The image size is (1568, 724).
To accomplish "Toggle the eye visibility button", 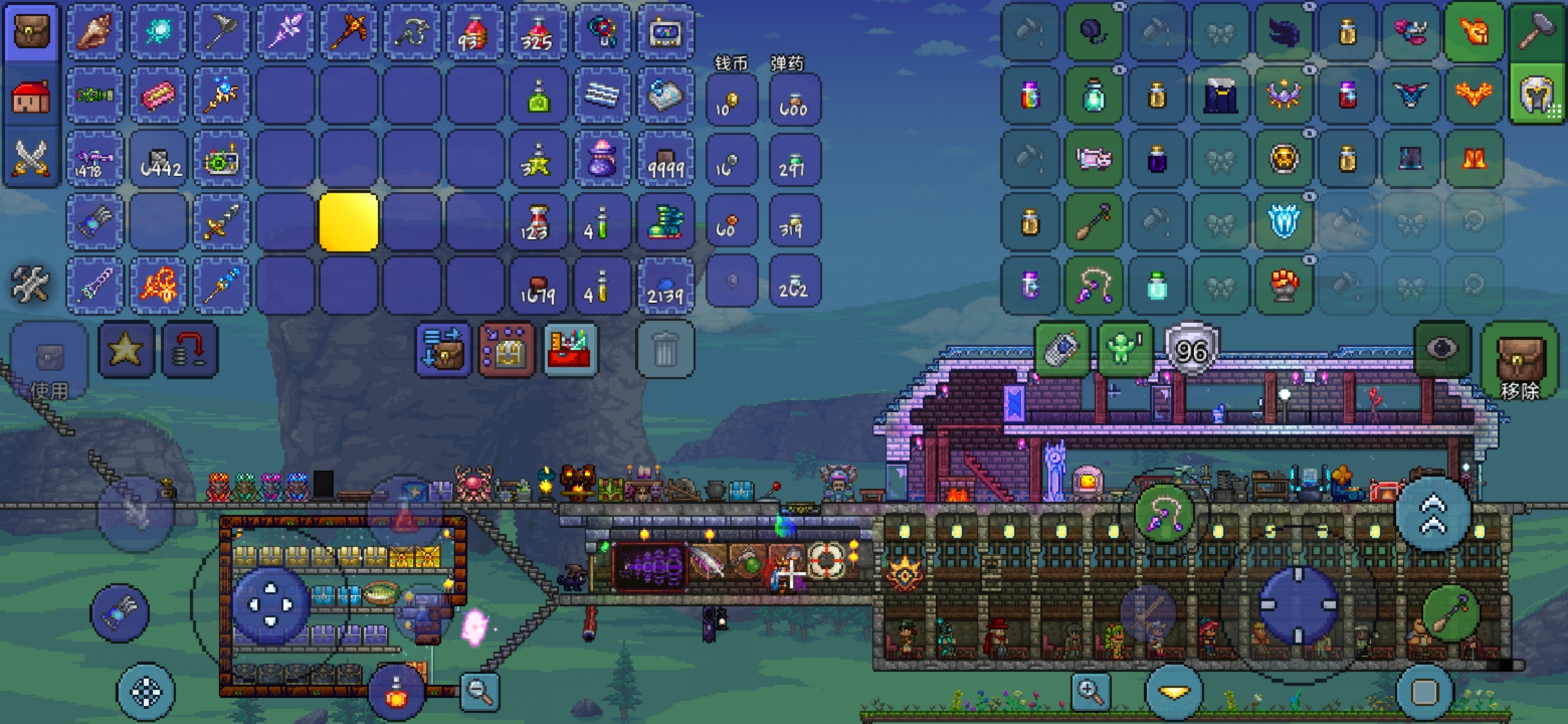I will point(1442,349).
